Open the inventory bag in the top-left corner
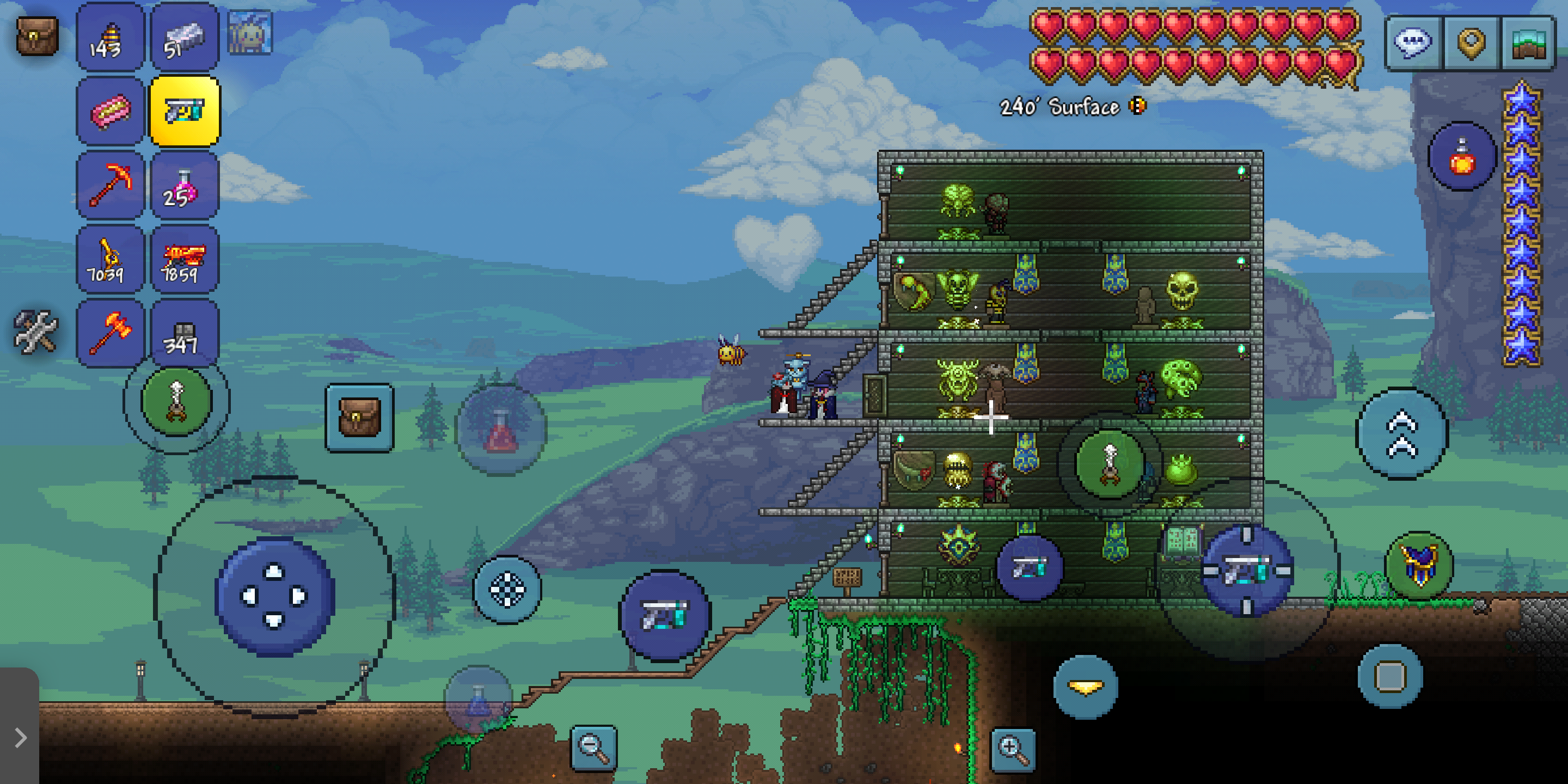The width and height of the screenshot is (1568, 784). pos(36,36)
